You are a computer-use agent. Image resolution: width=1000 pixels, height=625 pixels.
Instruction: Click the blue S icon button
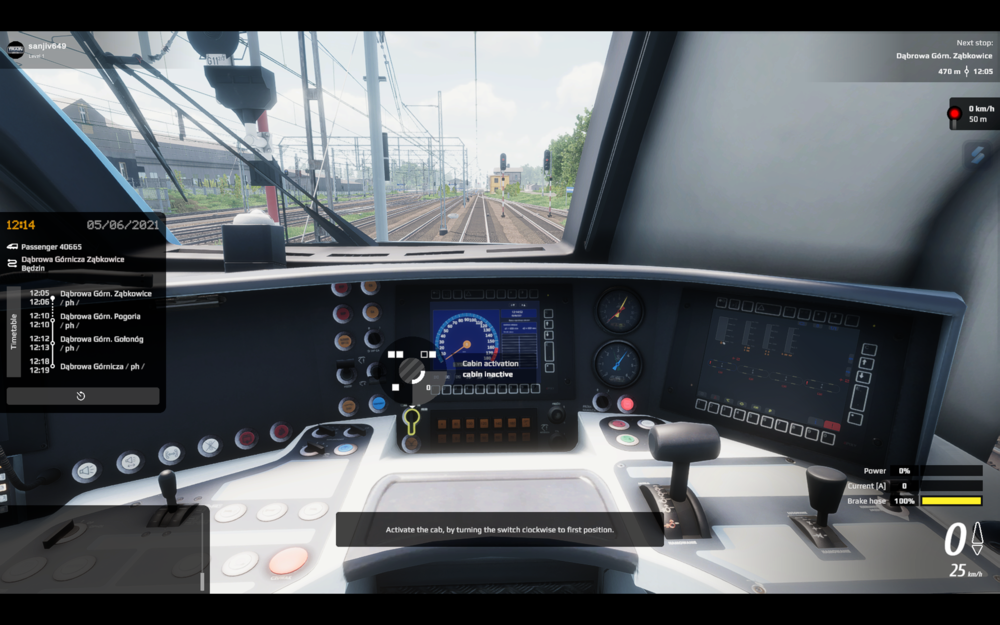pyautogui.click(x=977, y=153)
